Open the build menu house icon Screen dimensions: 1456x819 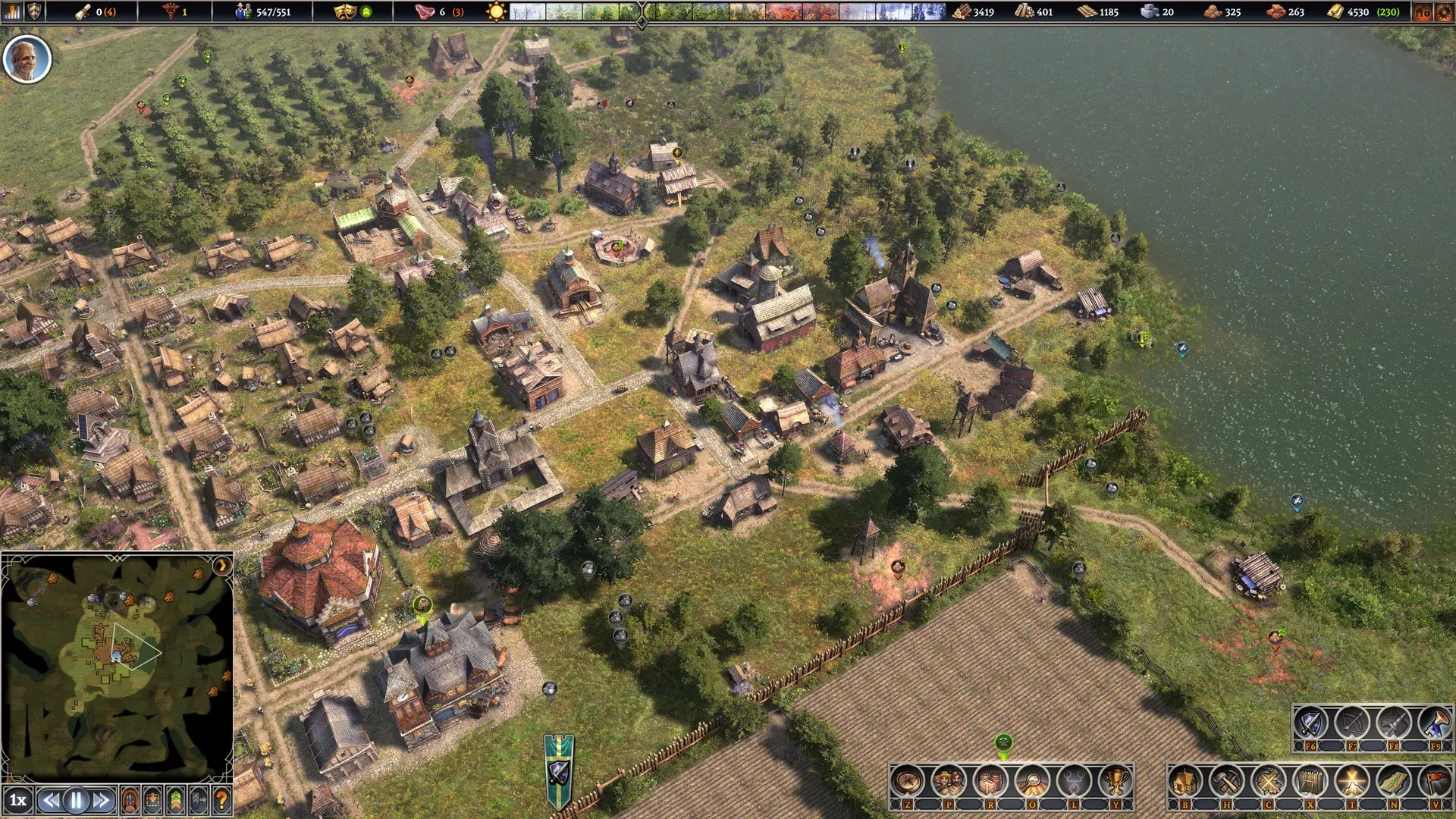click(1185, 781)
